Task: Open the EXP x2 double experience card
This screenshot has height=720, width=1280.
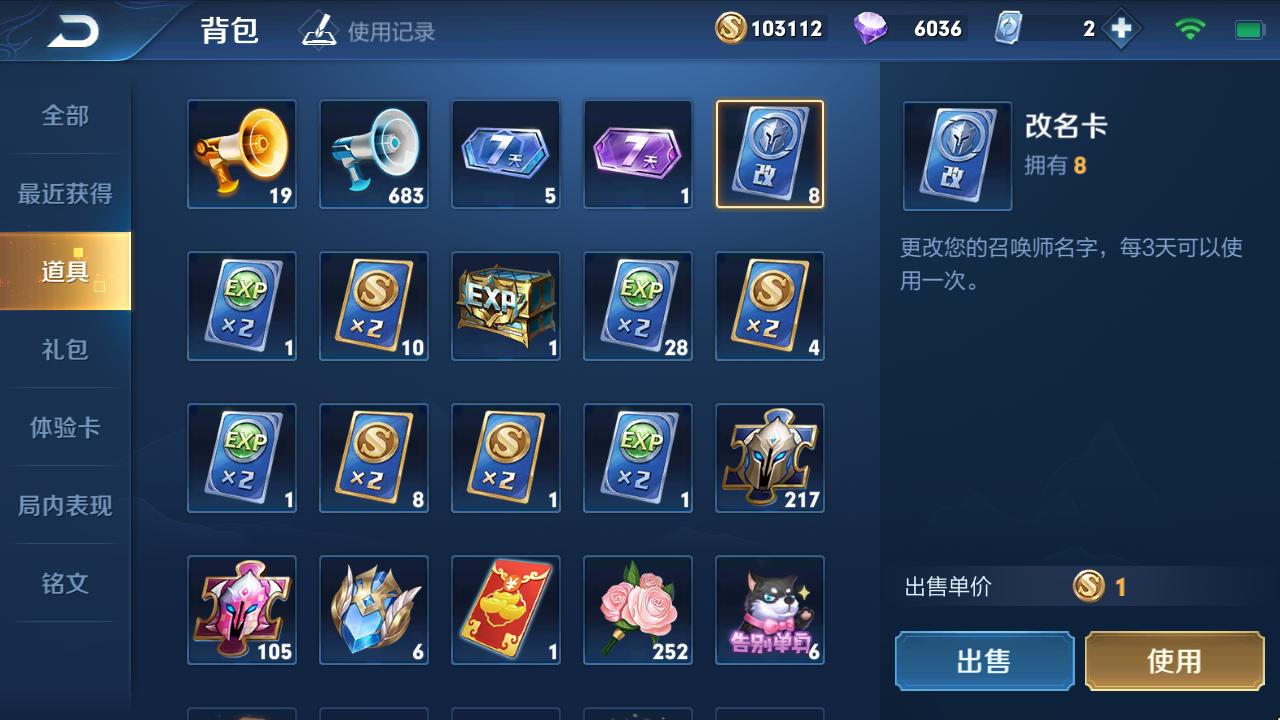Action: pyautogui.click(x=241, y=307)
